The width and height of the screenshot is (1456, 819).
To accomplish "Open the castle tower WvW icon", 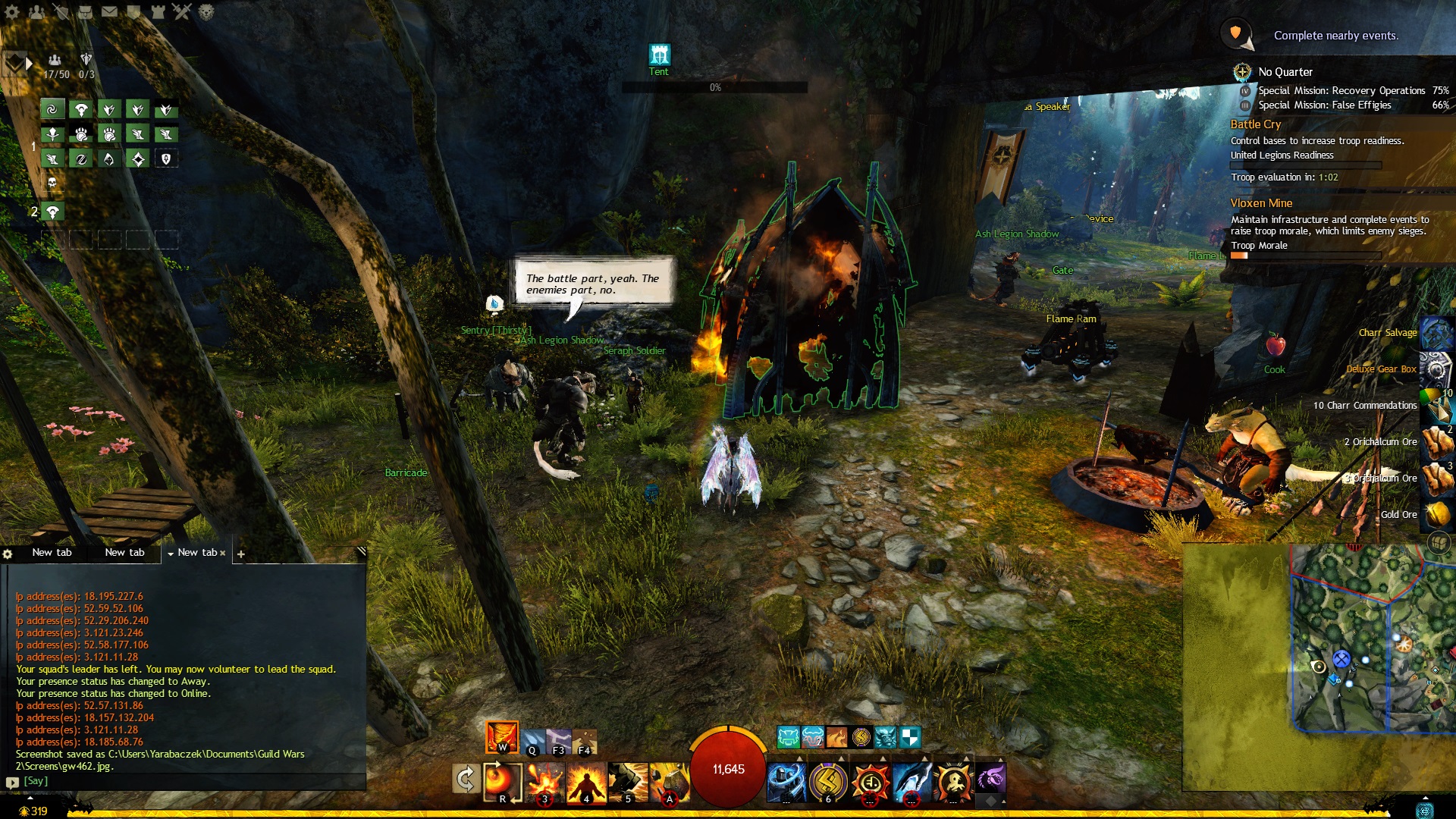I will 158,11.
